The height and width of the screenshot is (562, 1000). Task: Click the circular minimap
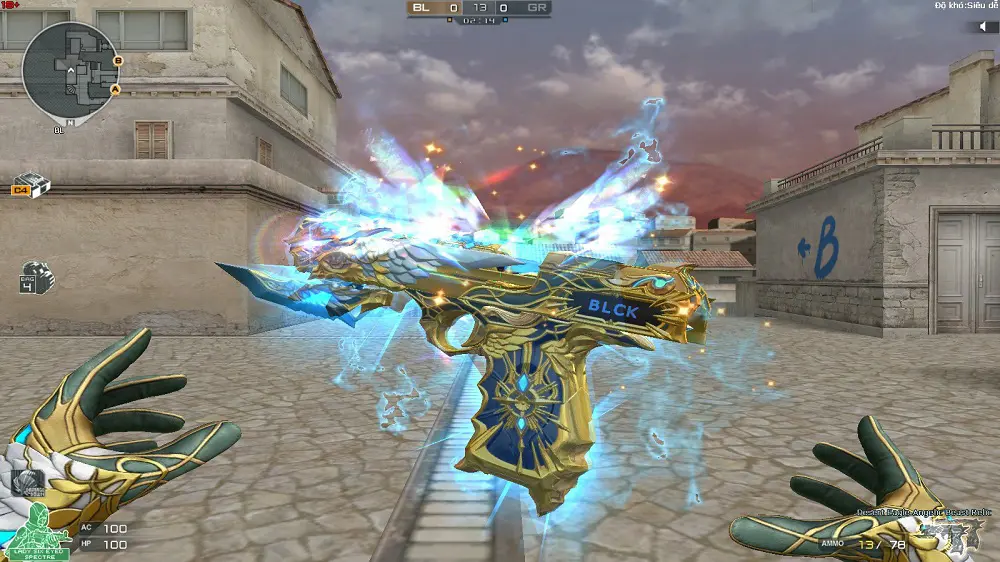coord(70,72)
